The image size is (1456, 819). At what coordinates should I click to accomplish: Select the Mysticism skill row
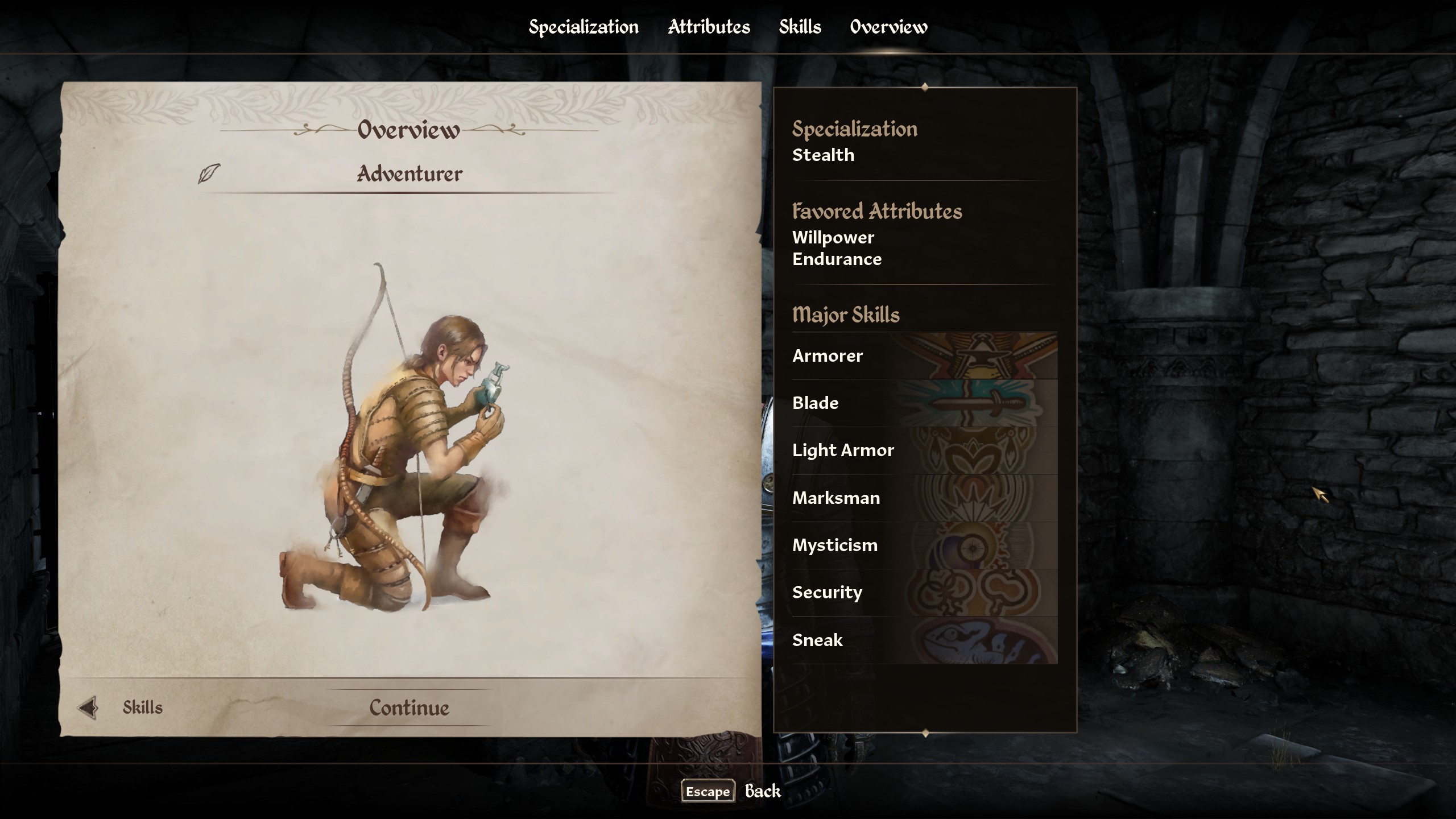coord(924,545)
